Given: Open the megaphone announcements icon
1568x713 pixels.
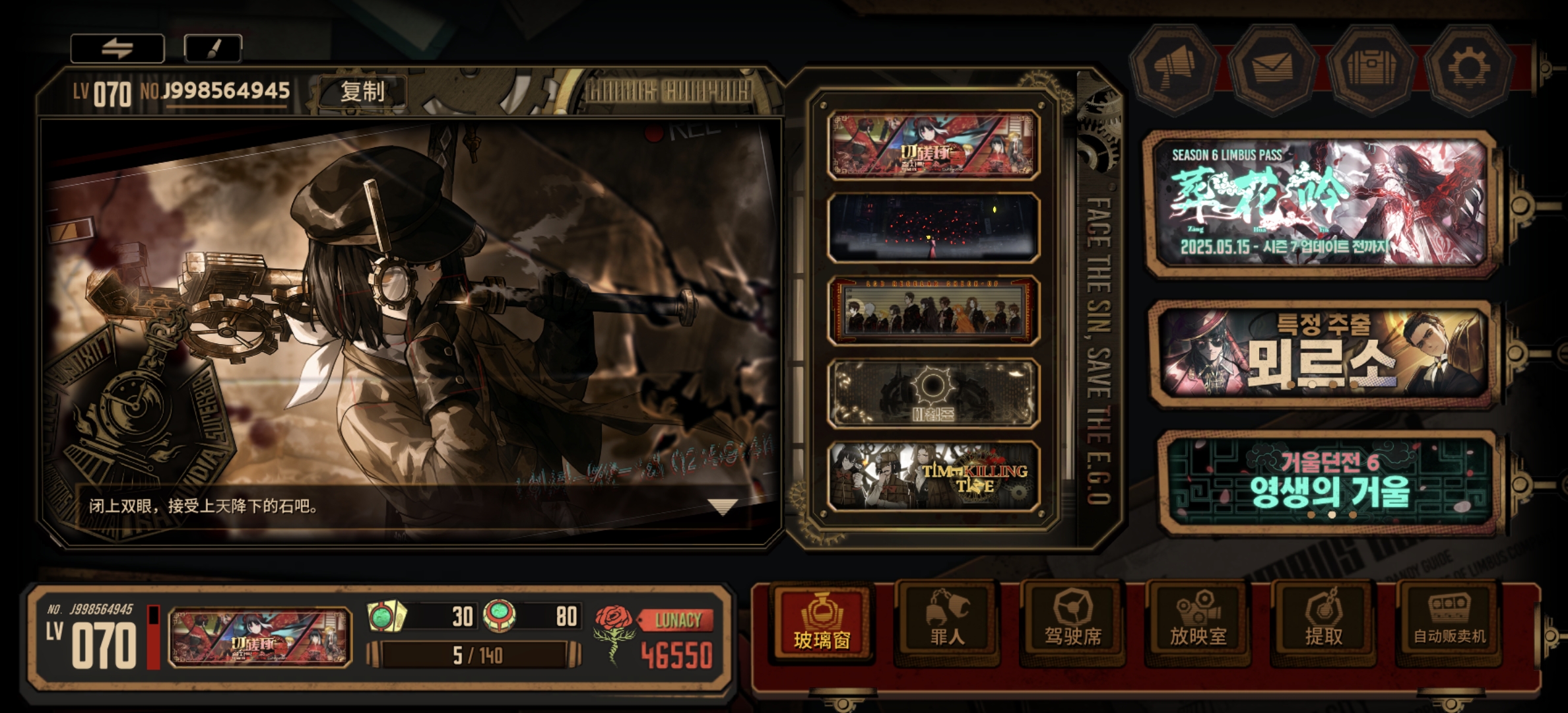Looking at the screenshot, I should pyautogui.click(x=1173, y=67).
